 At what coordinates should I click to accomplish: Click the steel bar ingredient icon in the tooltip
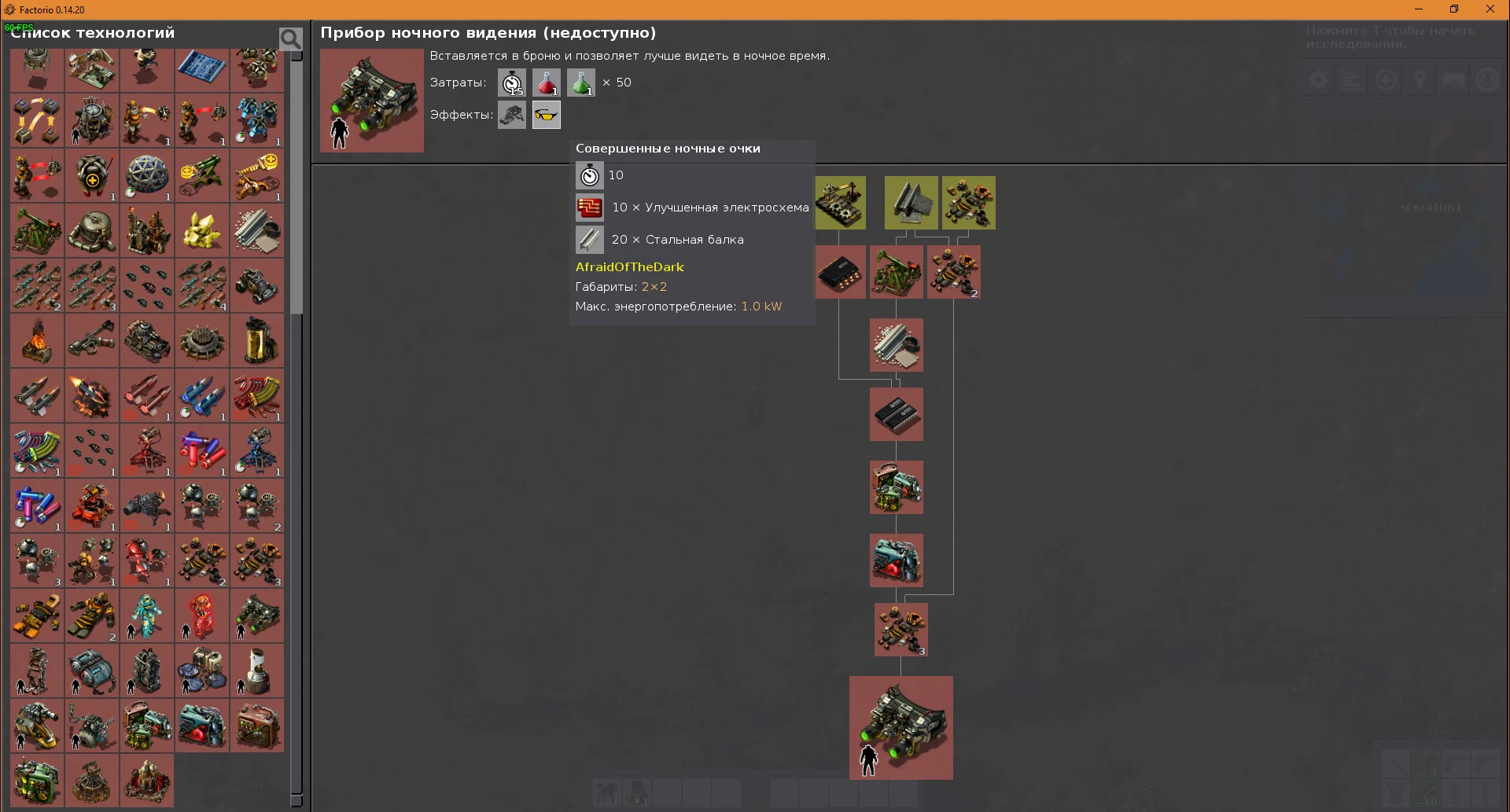[590, 240]
